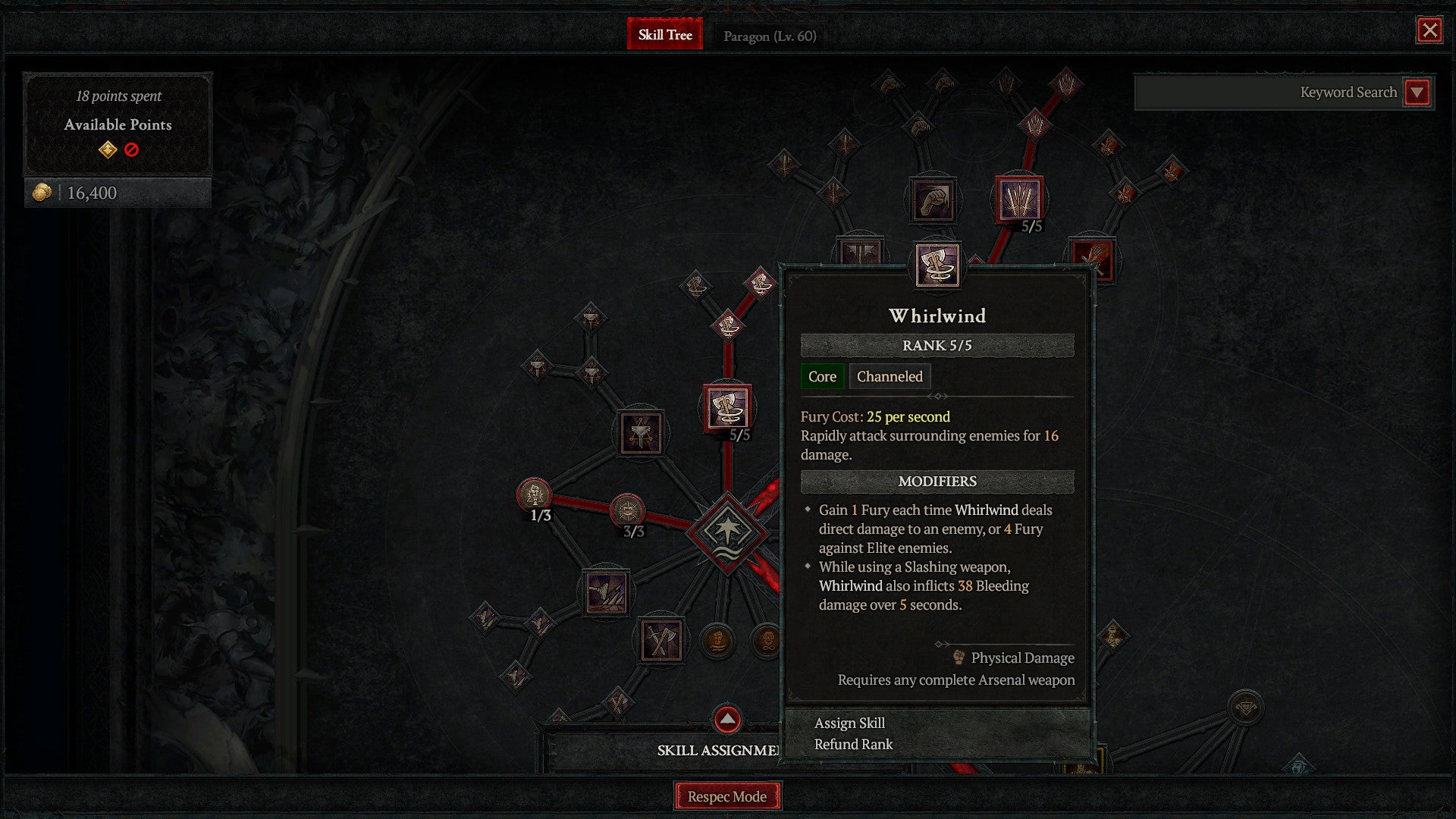Select the Bash skill node with fist icon
The width and height of the screenshot is (1456, 819).
click(933, 199)
